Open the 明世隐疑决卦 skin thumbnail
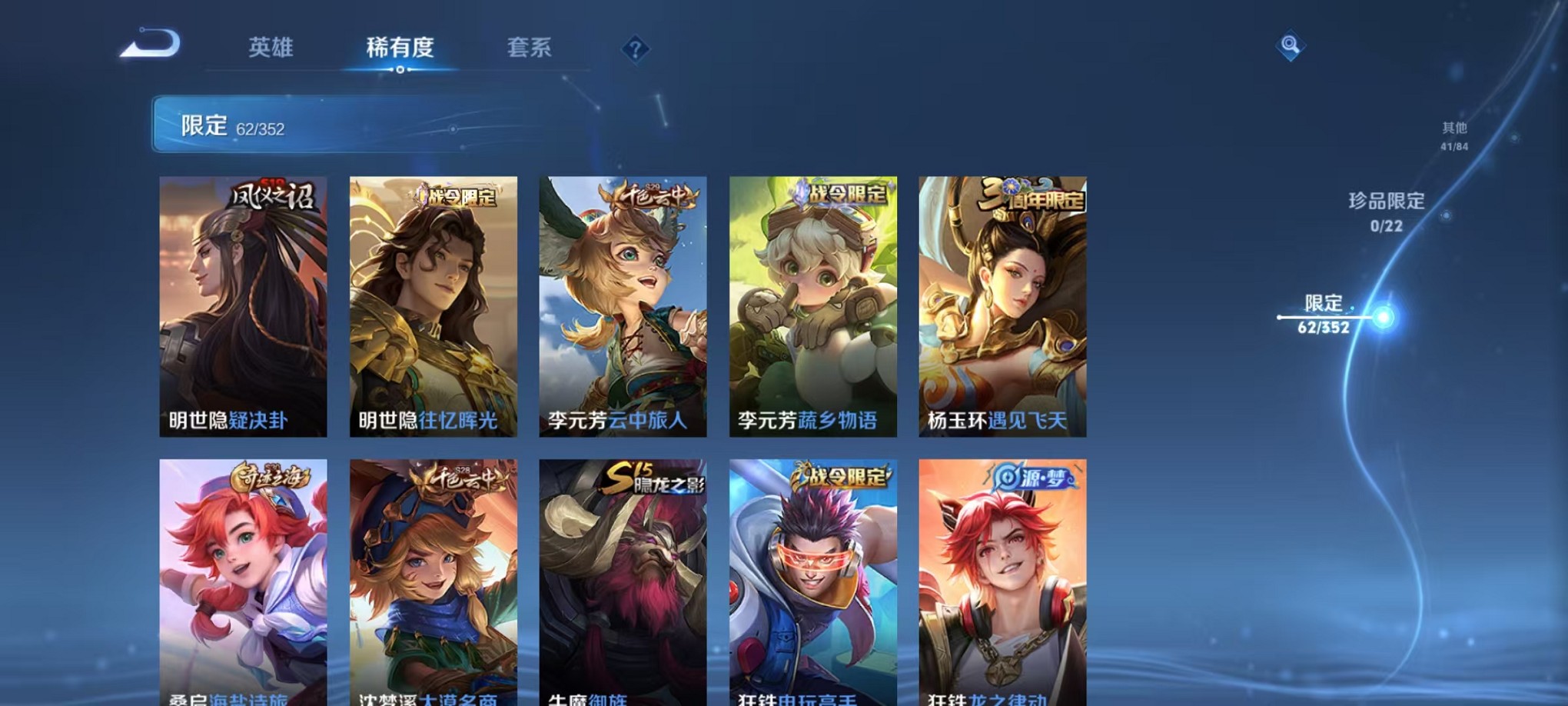The height and width of the screenshot is (706, 1568). coord(244,296)
